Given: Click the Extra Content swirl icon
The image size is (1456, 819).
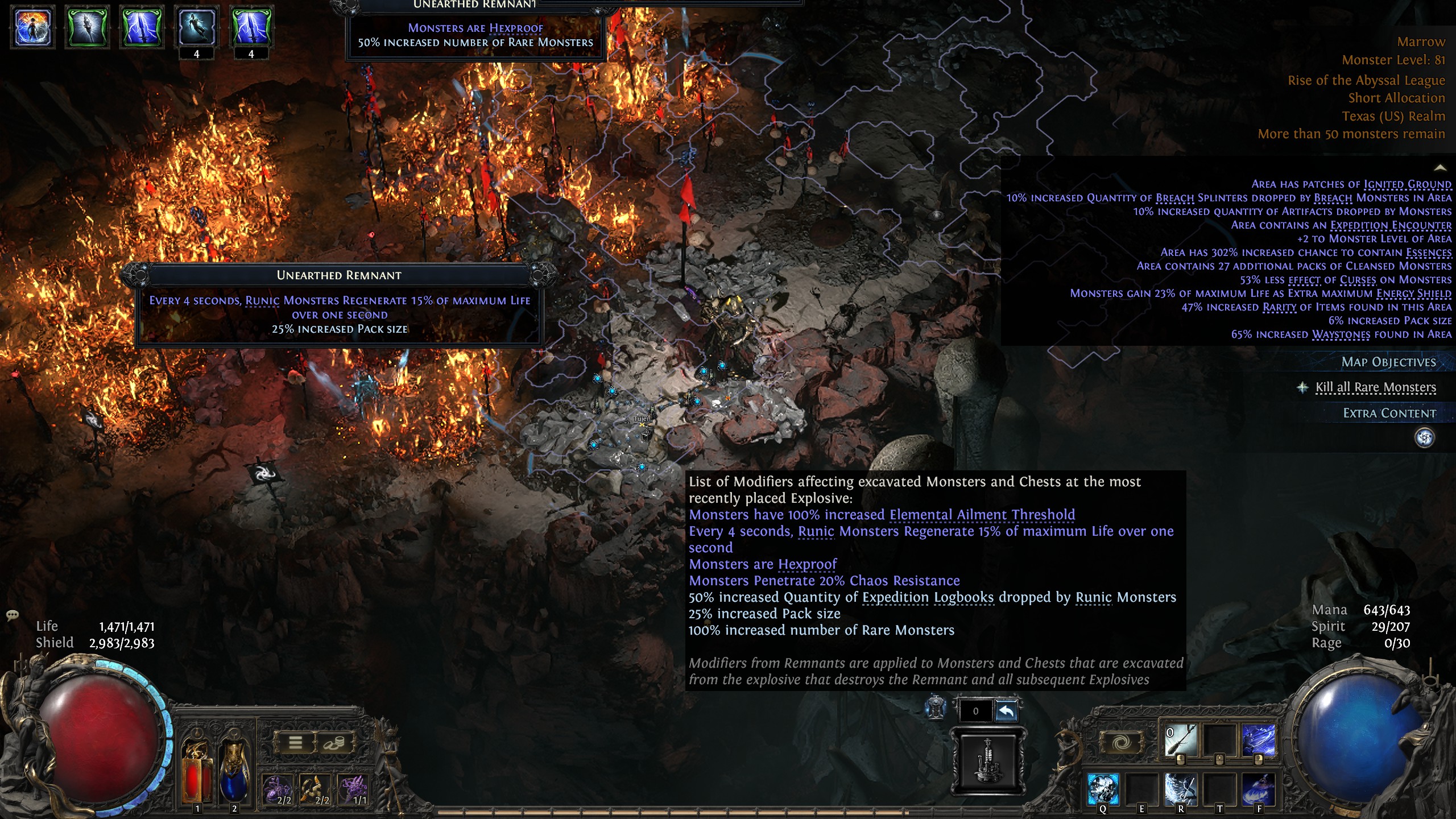Looking at the screenshot, I should click(x=1424, y=437).
